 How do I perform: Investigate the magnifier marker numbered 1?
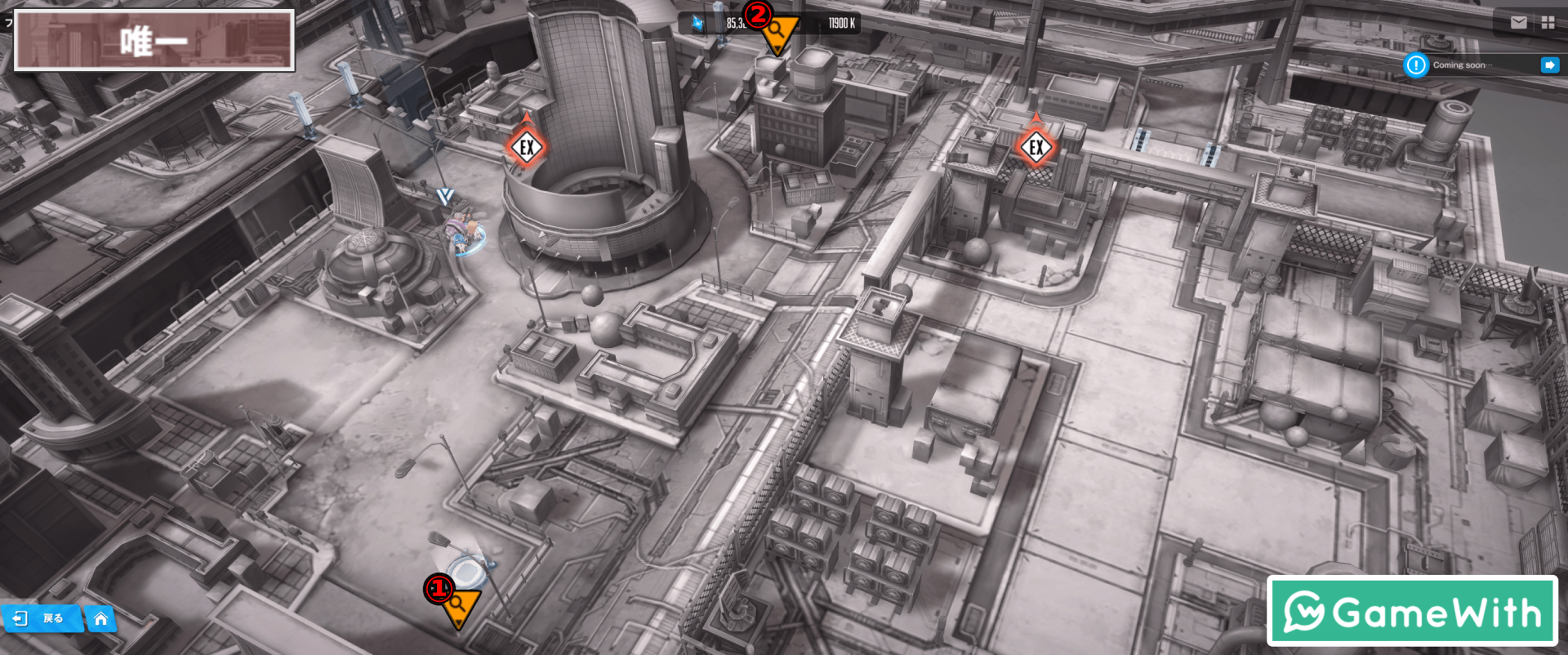pyautogui.click(x=457, y=604)
